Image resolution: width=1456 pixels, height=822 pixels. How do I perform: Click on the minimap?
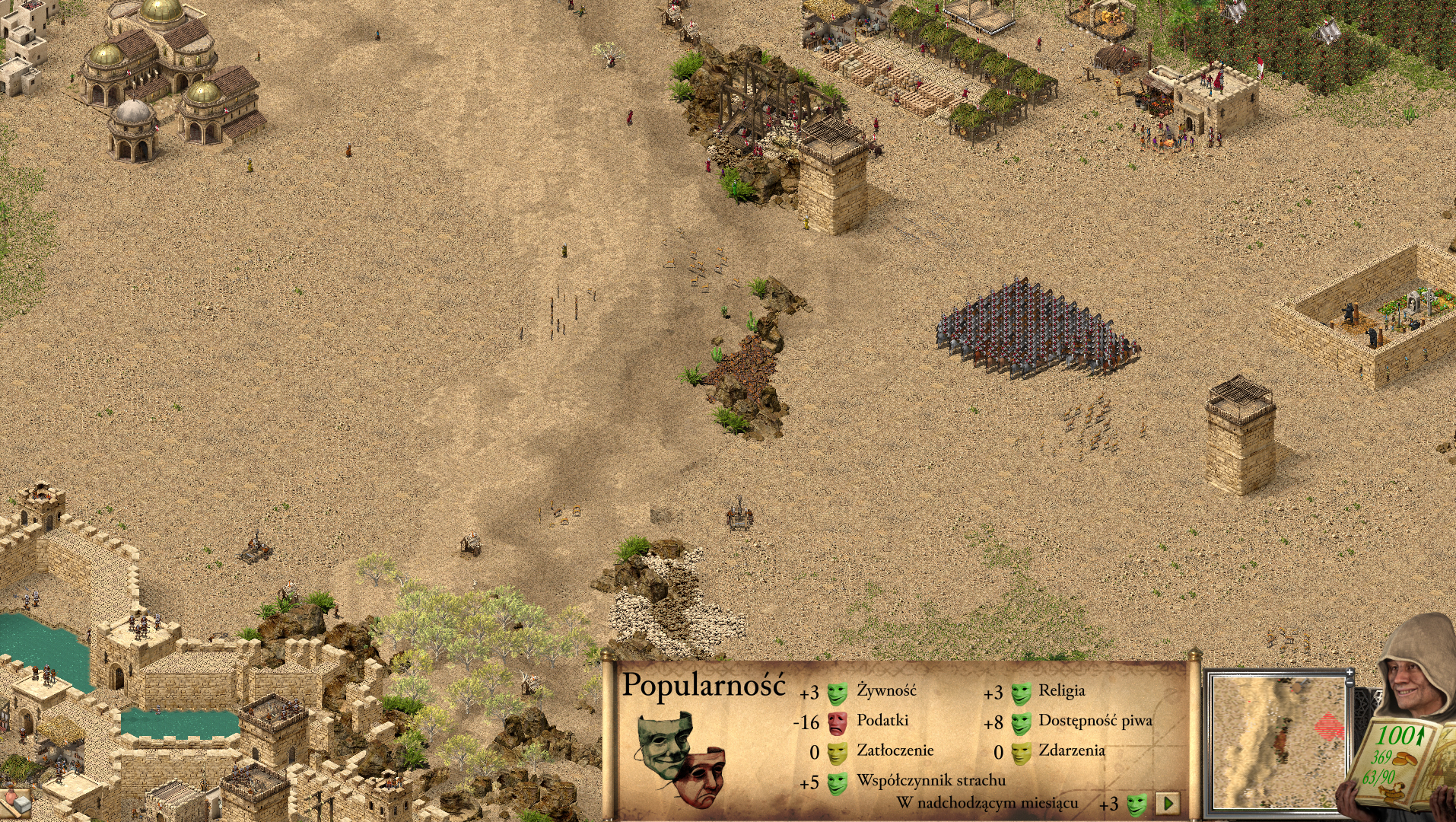coord(1276,742)
